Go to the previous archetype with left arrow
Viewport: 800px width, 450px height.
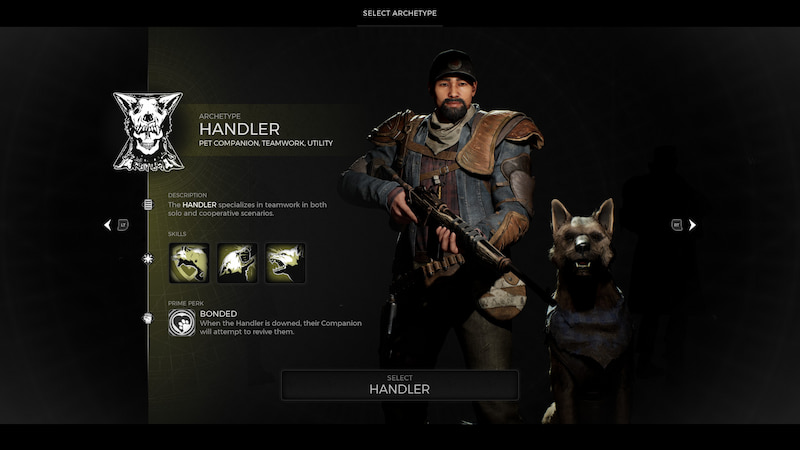[x=108, y=225]
